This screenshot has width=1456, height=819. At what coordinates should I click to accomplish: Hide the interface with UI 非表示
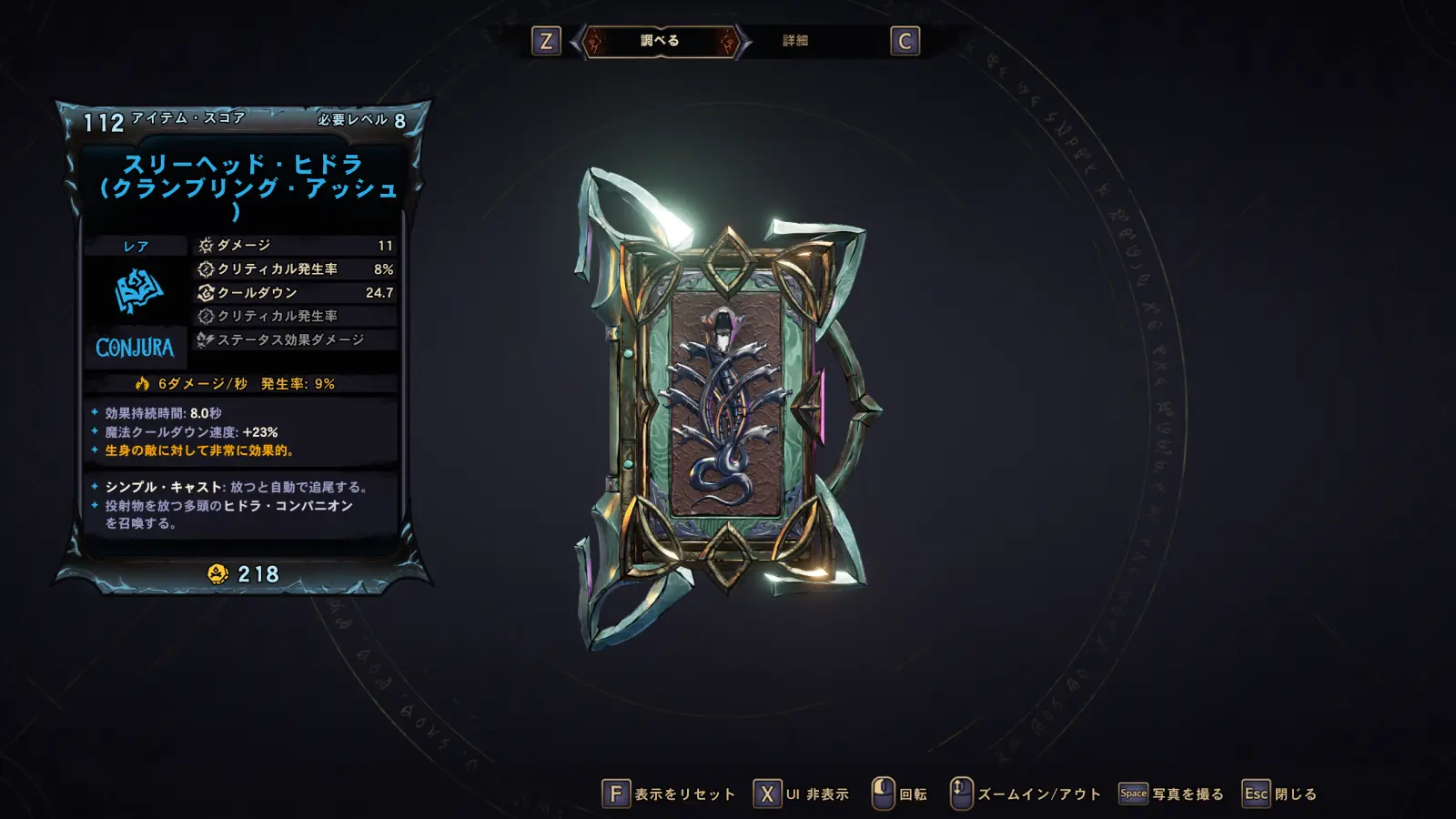click(x=802, y=794)
